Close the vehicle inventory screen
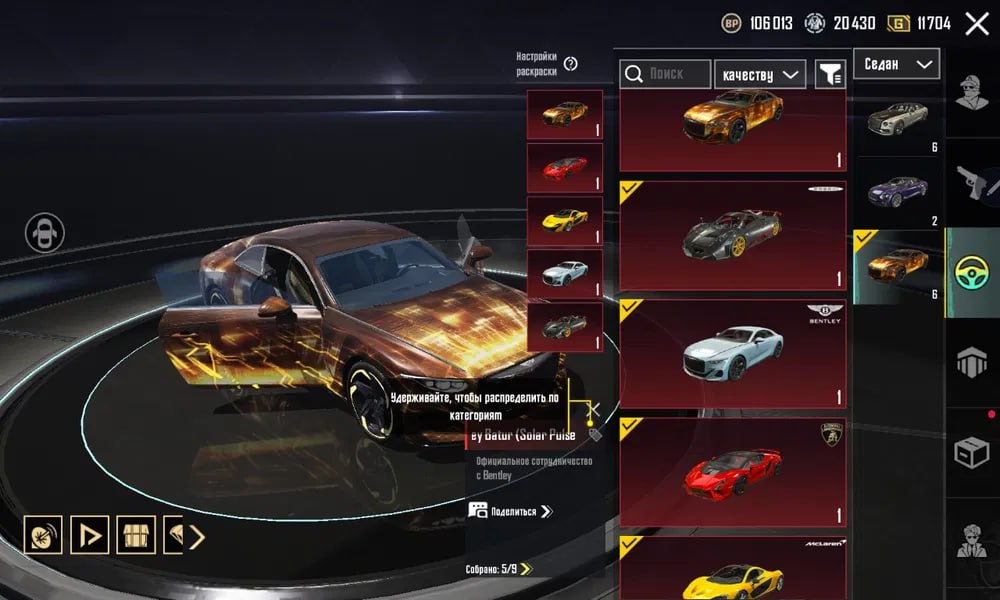 [x=976, y=24]
